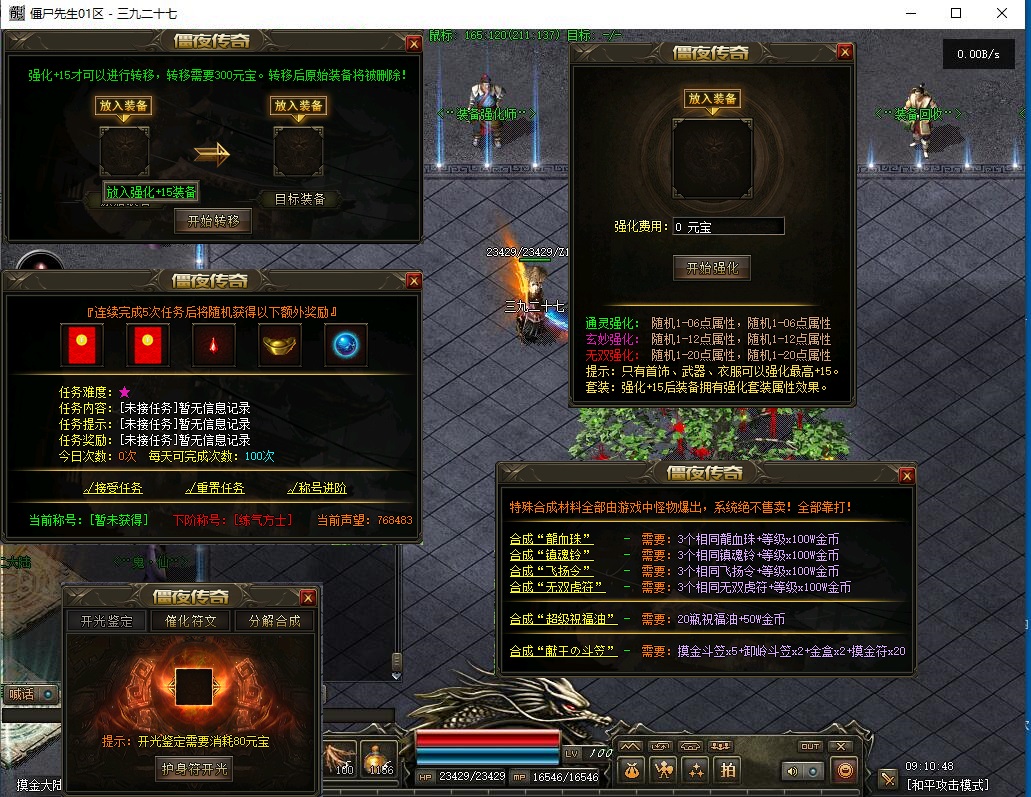Click the 开始转移 transfer button
This screenshot has height=797, width=1031.
pos(212,221)
